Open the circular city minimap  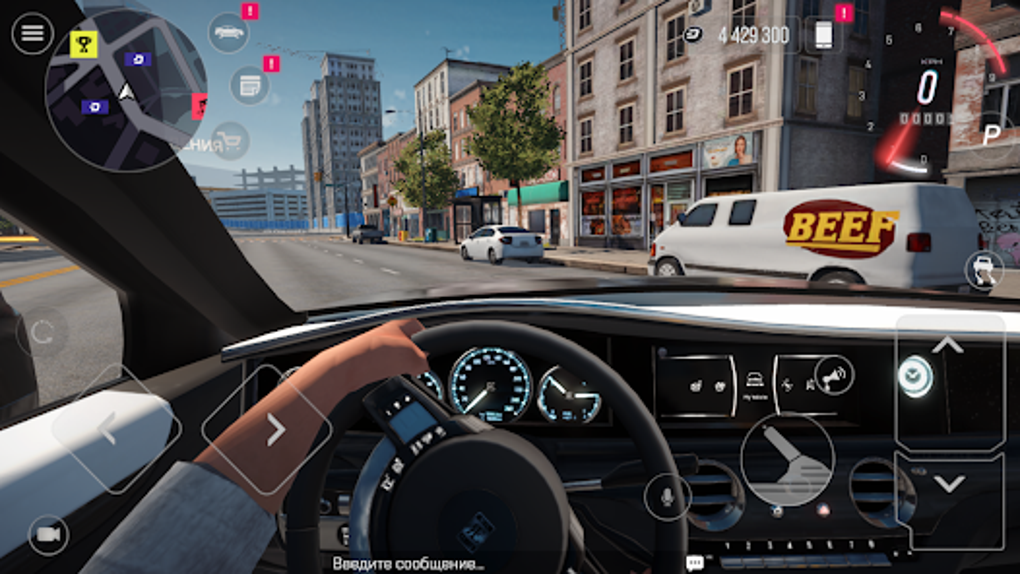[x=126, y=92]
